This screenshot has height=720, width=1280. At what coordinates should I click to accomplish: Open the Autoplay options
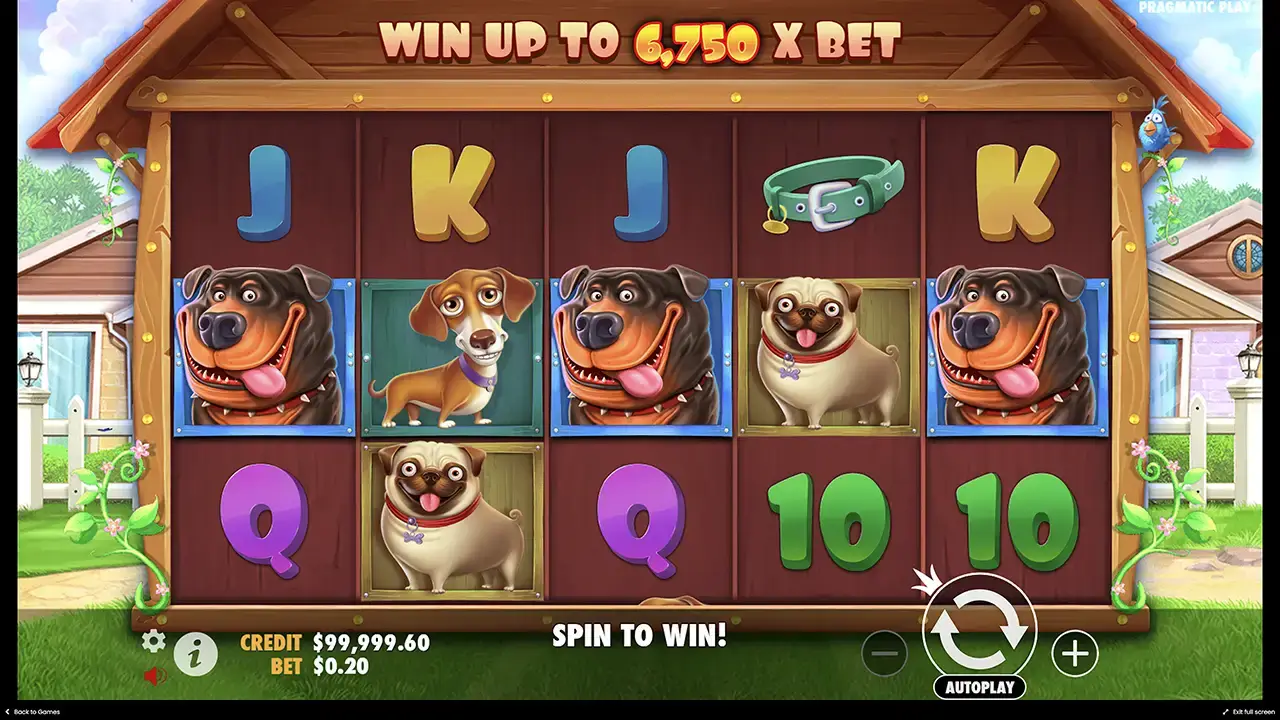(979, 687)
